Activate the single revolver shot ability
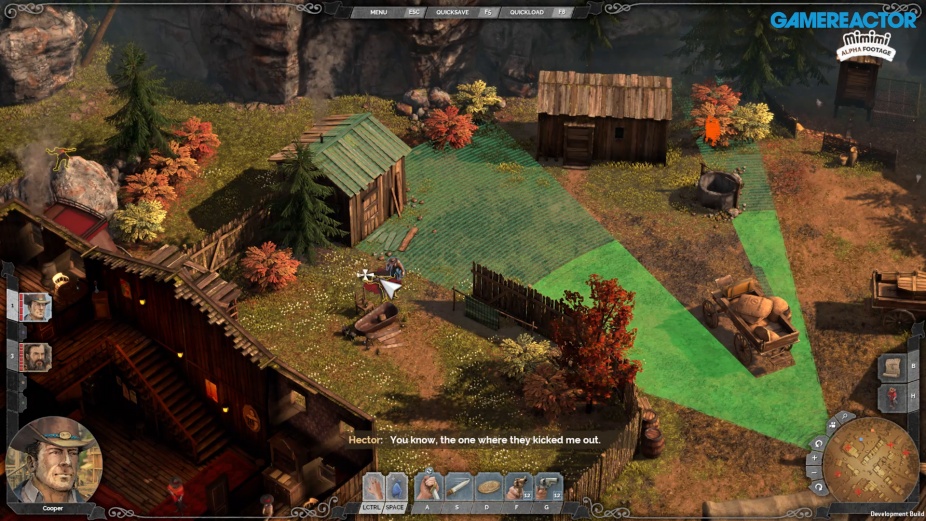 click(519, 487)
